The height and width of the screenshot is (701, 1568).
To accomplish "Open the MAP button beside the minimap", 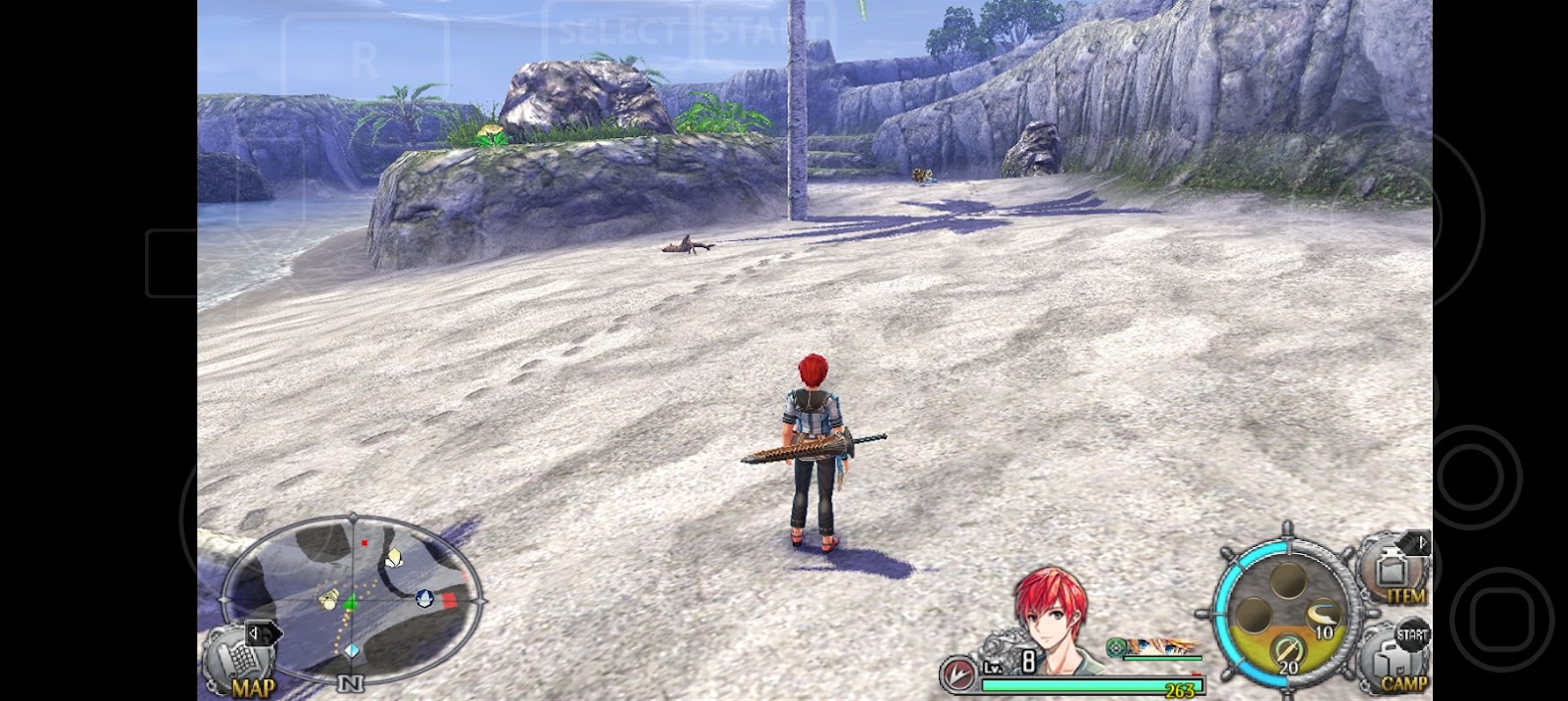I will click(238, 664).
